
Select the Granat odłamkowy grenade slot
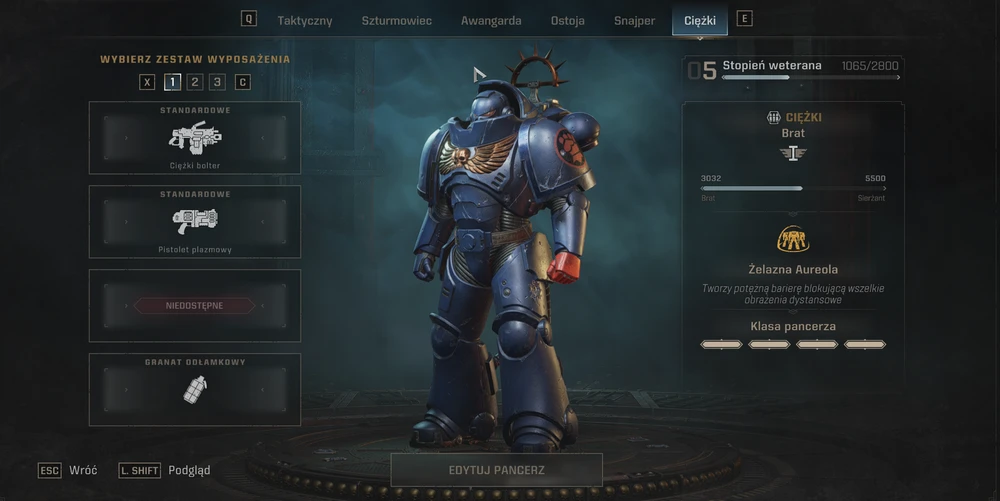[x=195, y=389]
